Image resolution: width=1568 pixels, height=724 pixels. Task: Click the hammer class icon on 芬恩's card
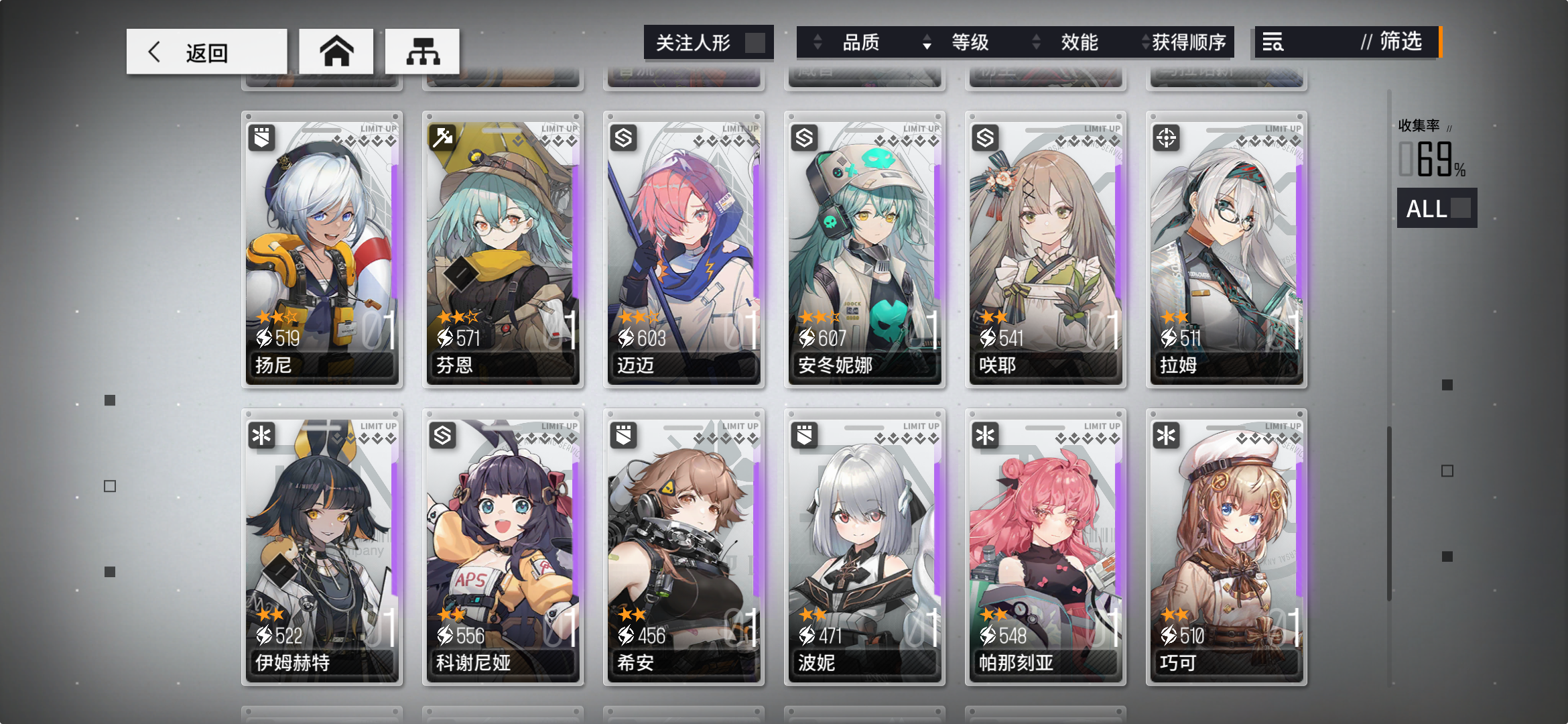444,139
